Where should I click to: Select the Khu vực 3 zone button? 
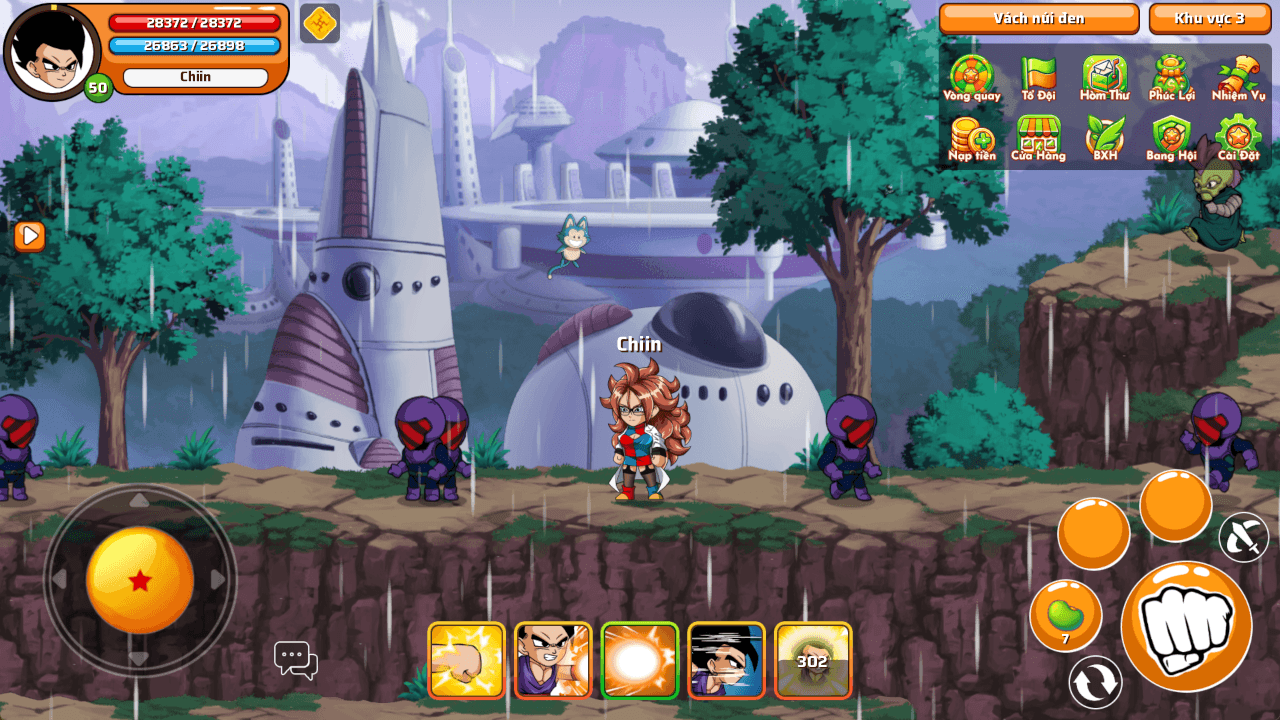pyautogui.click(x=1209, y=18)
